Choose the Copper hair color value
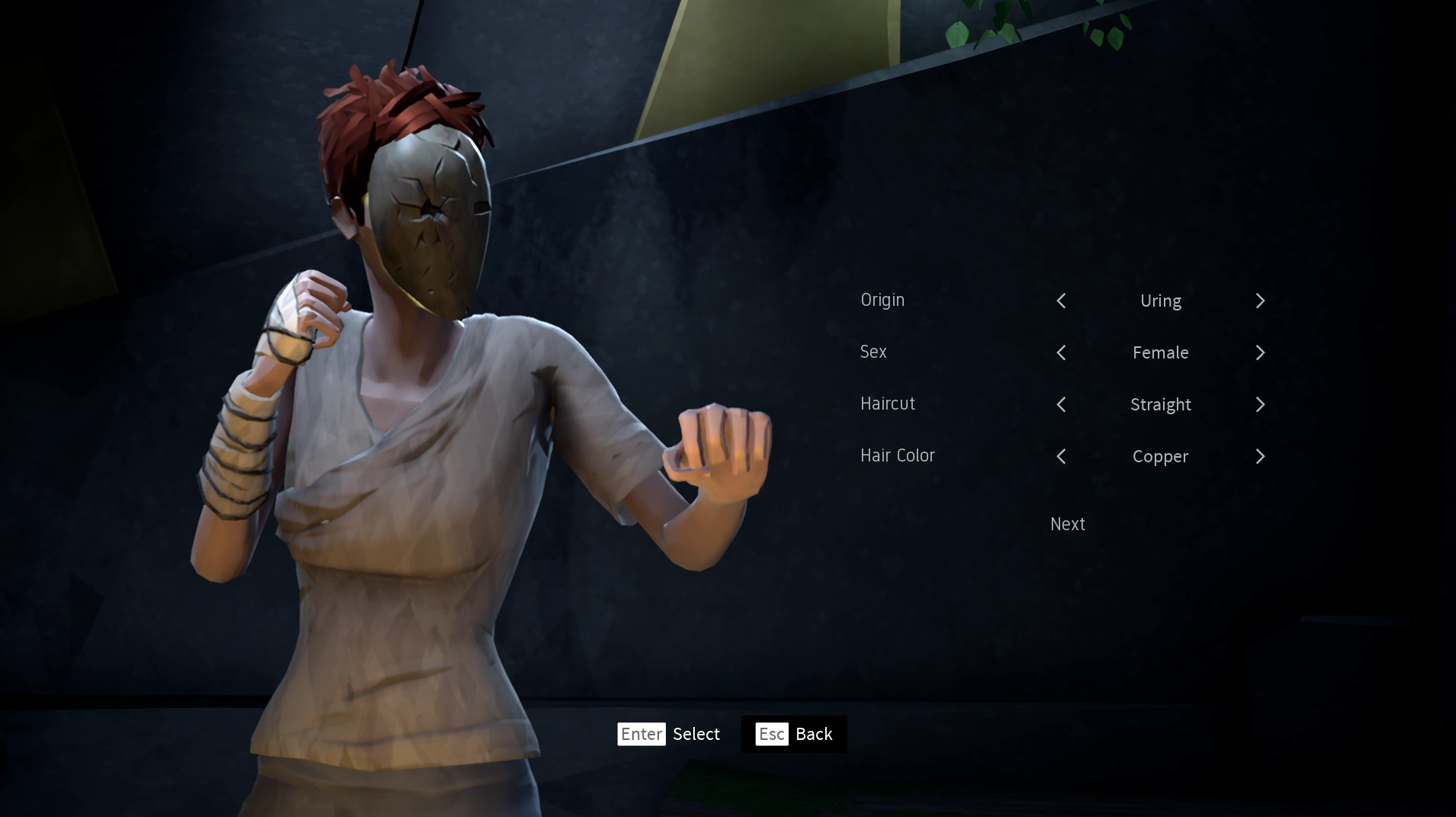This screenshot has height=817, width=1456. (1160, 456)
